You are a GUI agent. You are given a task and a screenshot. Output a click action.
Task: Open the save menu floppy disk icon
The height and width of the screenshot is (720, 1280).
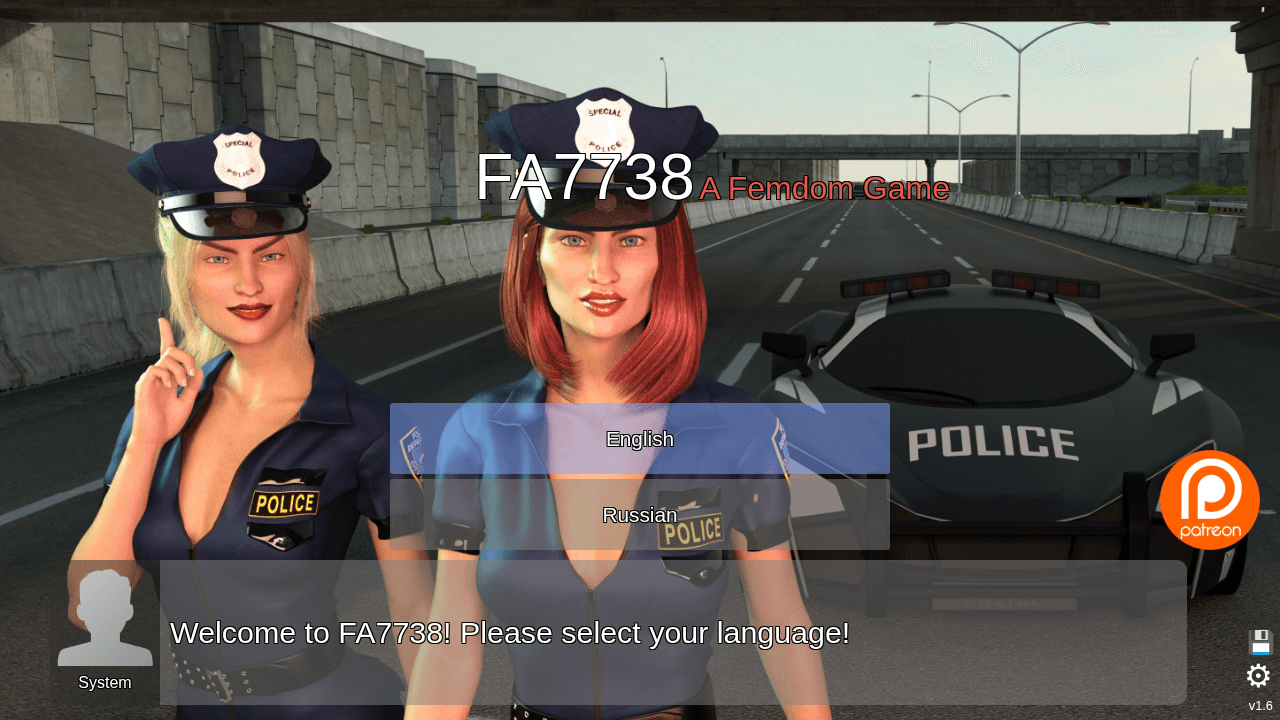(x=1260, y=642)
